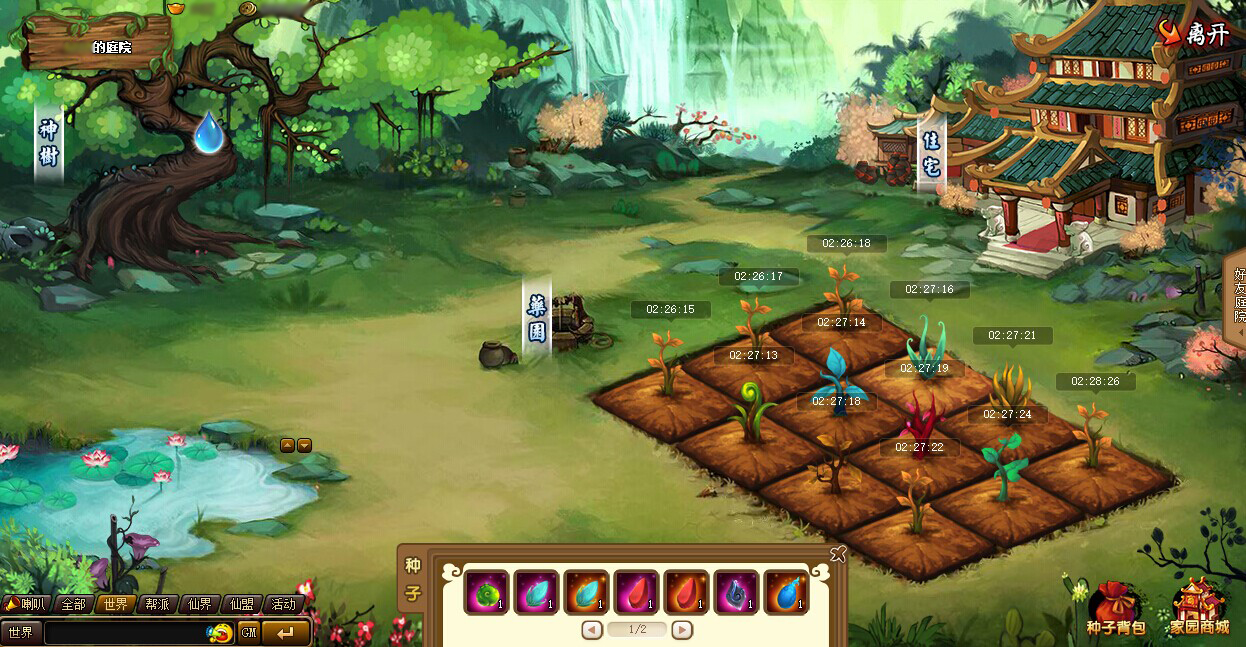The image size is (1246, 647).
Task: Open the 家园商城 home shop
Action: coord(1198,608)
